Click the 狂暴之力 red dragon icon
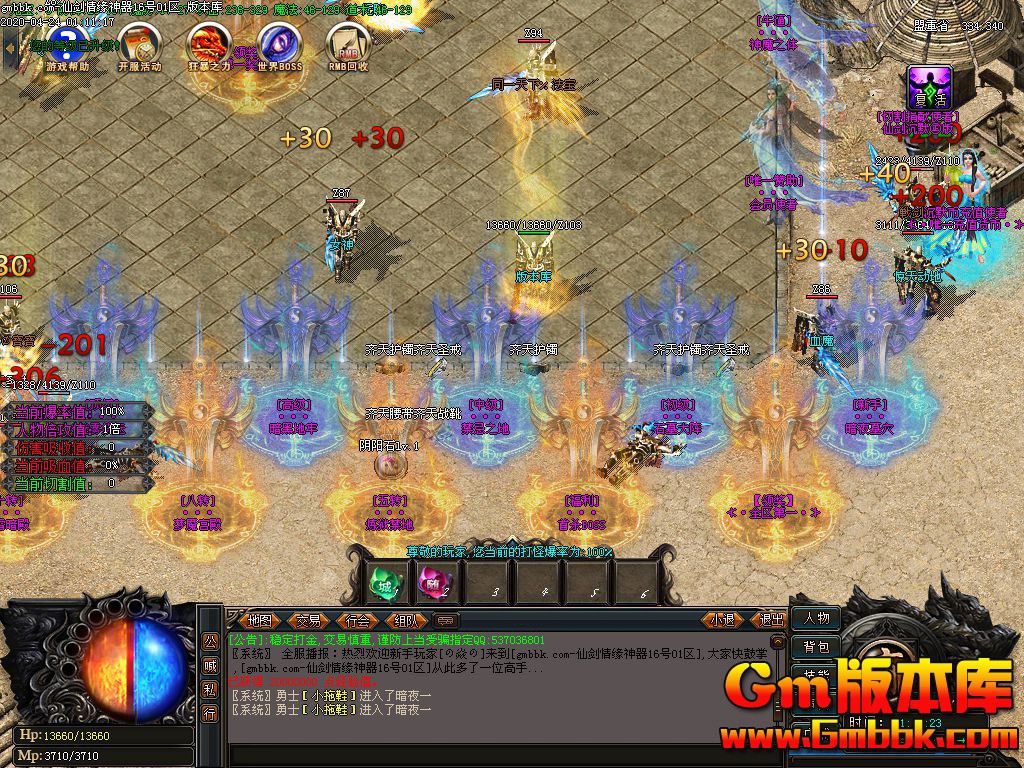Image resolution: width=1024 pixels, height=768 pixels. [209, 45]
